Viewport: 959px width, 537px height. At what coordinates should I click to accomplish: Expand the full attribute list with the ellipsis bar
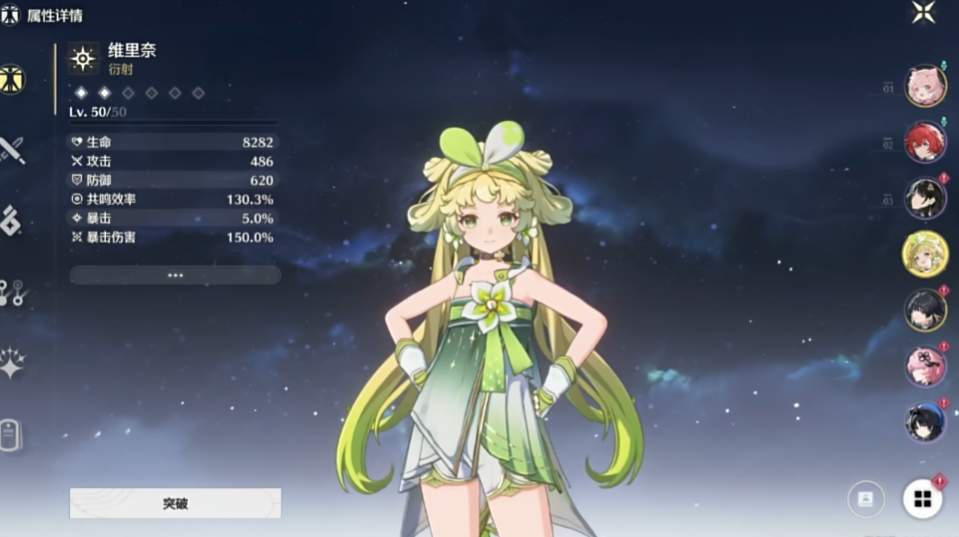click(x=175, y=275)
